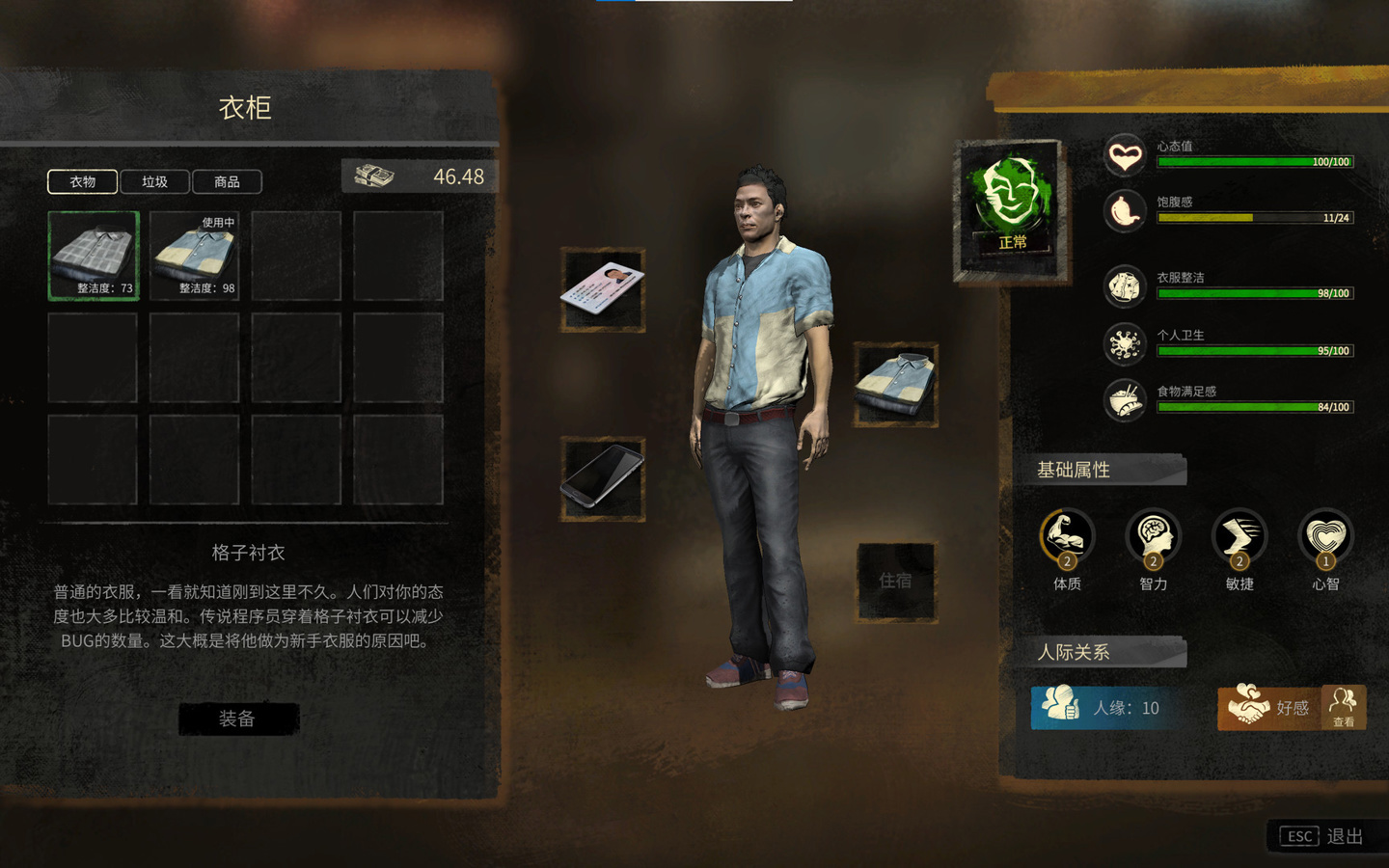Show the 商品 goods tab
Viewport: 1389px width, 868px height.
227,181
